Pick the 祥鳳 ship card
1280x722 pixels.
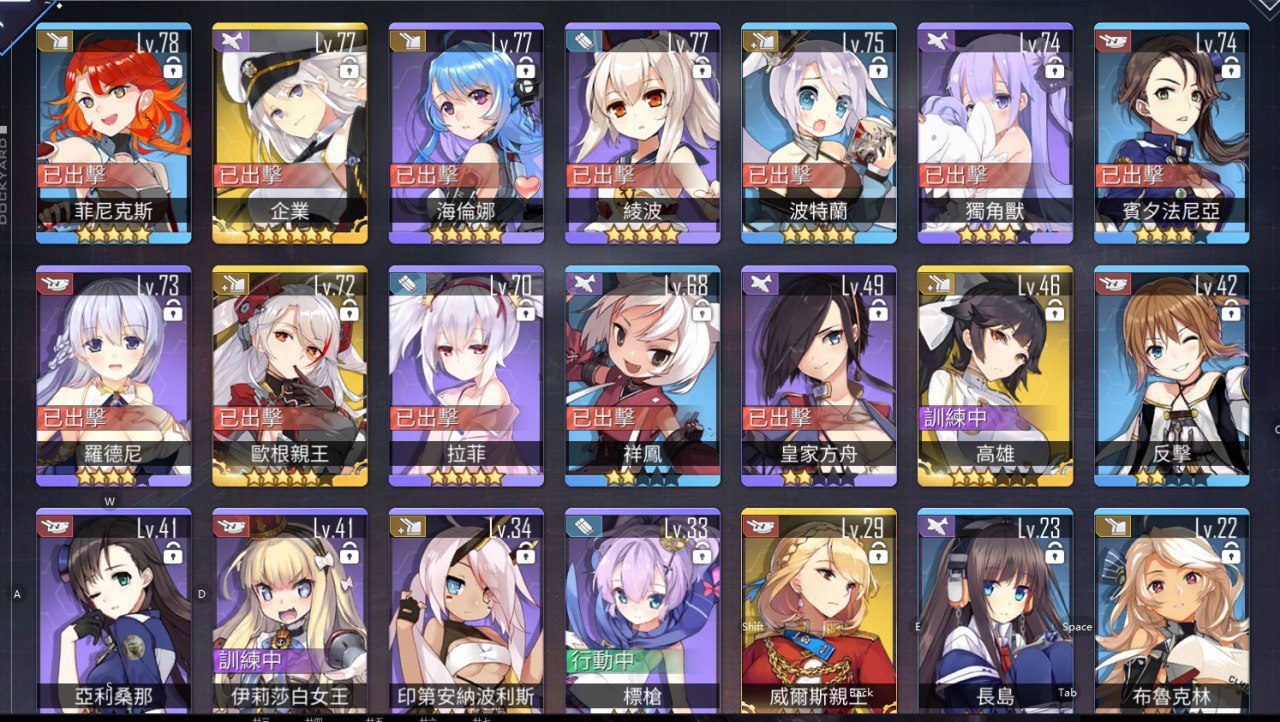642,375
